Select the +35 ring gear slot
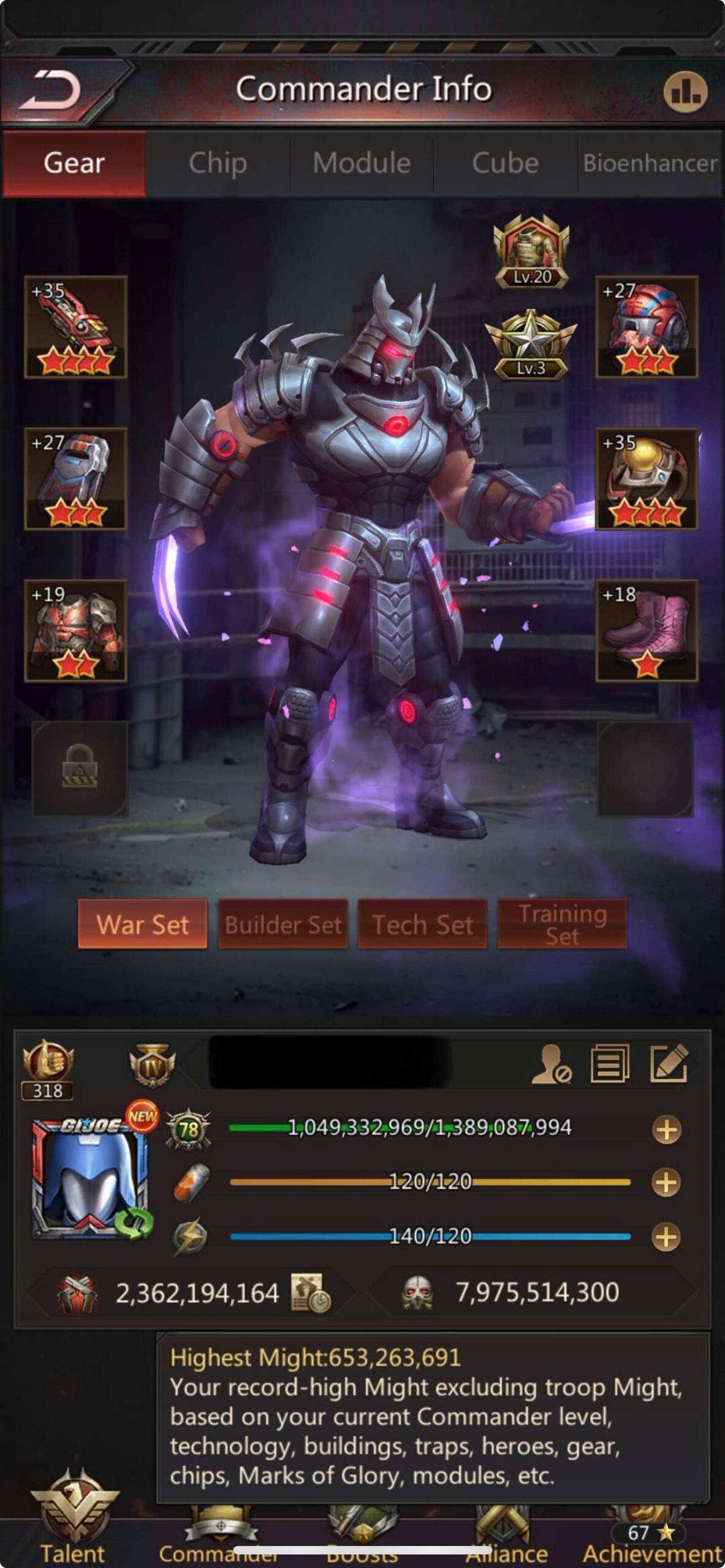This screenshot has width=725, height=1568. pos(647,479)
